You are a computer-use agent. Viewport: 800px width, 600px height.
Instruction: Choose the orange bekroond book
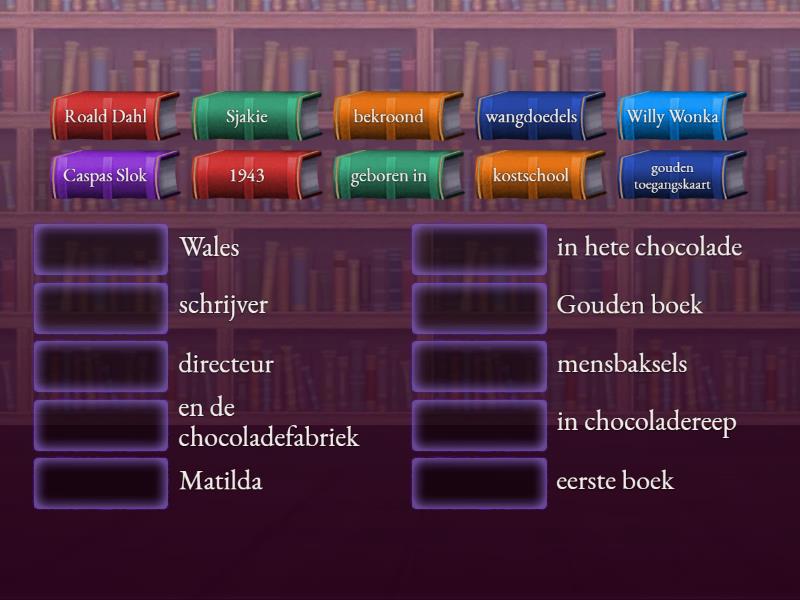(x=389, y=116)
